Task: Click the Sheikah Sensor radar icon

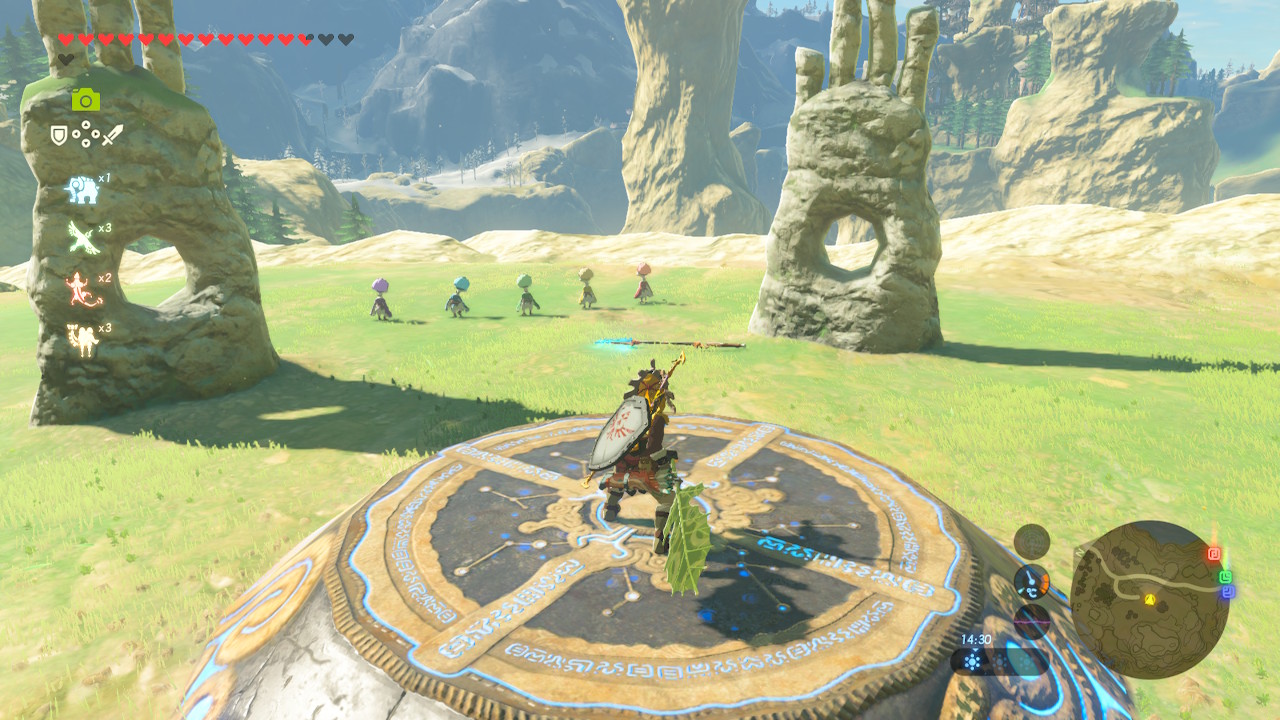Action: pyautogui.click(x=1031, y=541)
